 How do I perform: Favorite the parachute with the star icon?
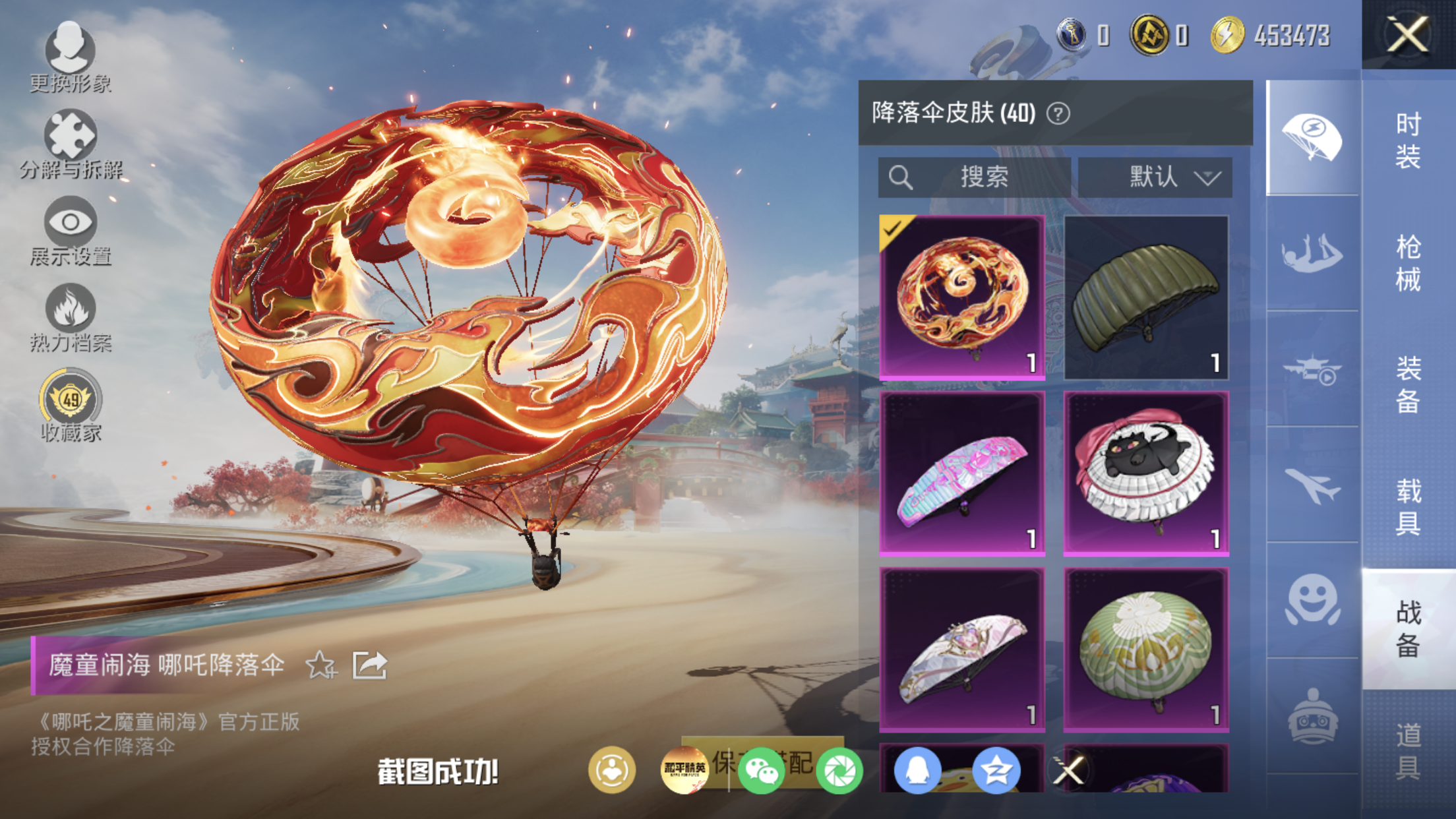[321, 665]
